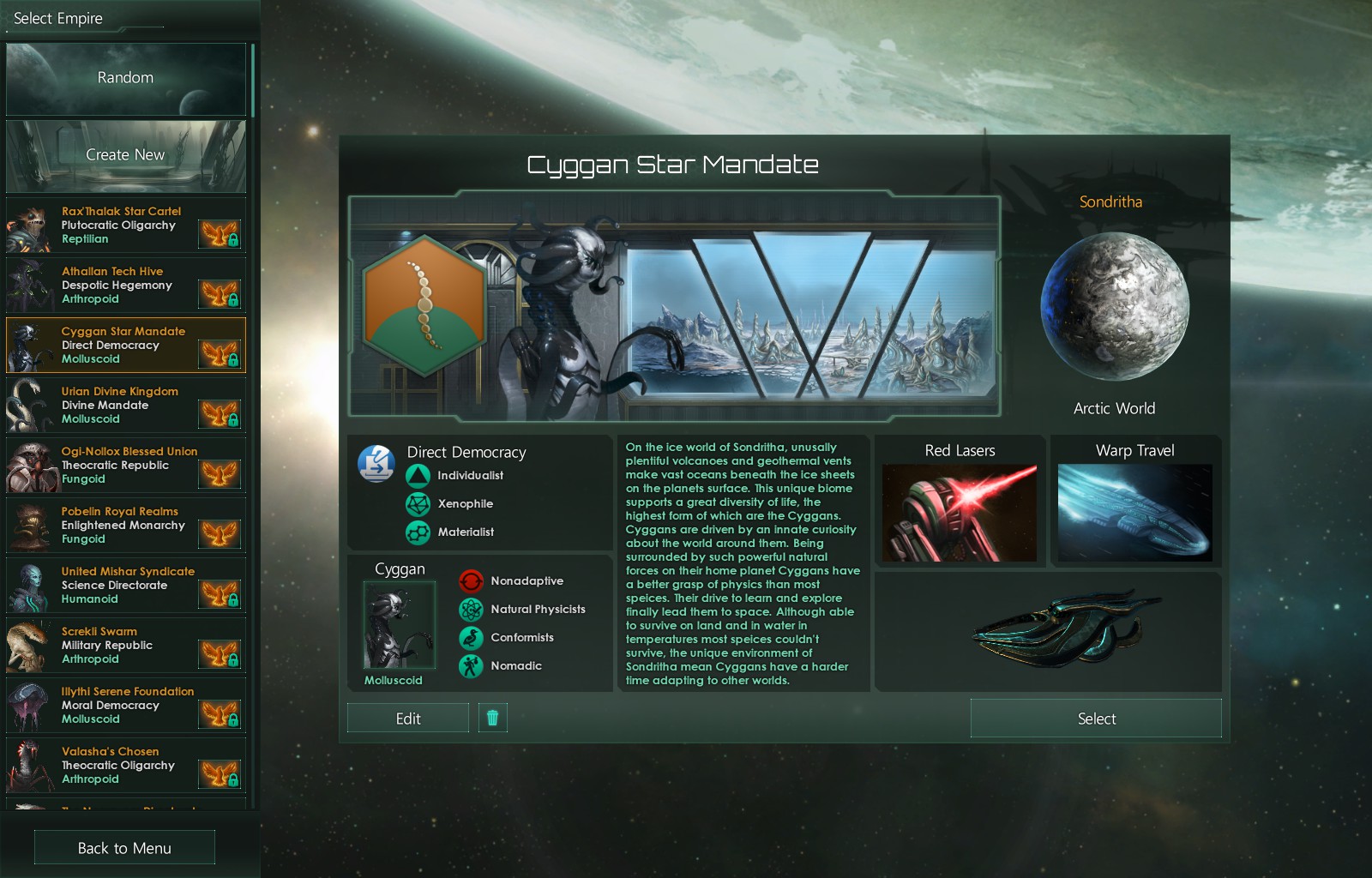Select the Ogi-Nollox Blessed Union row

pos(125,466)
